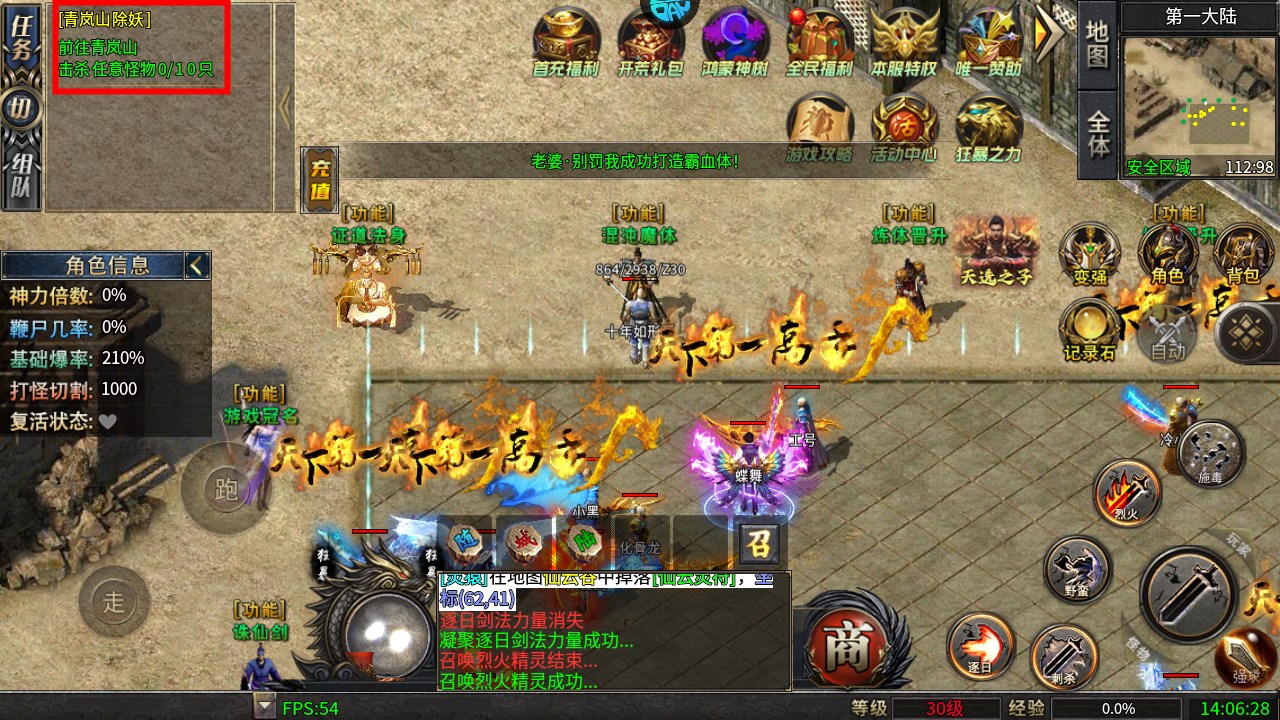This screenshot has width=1280, height=720.
Task: Switch to the 组队 team tab
Action: click(x=21, y=176)
